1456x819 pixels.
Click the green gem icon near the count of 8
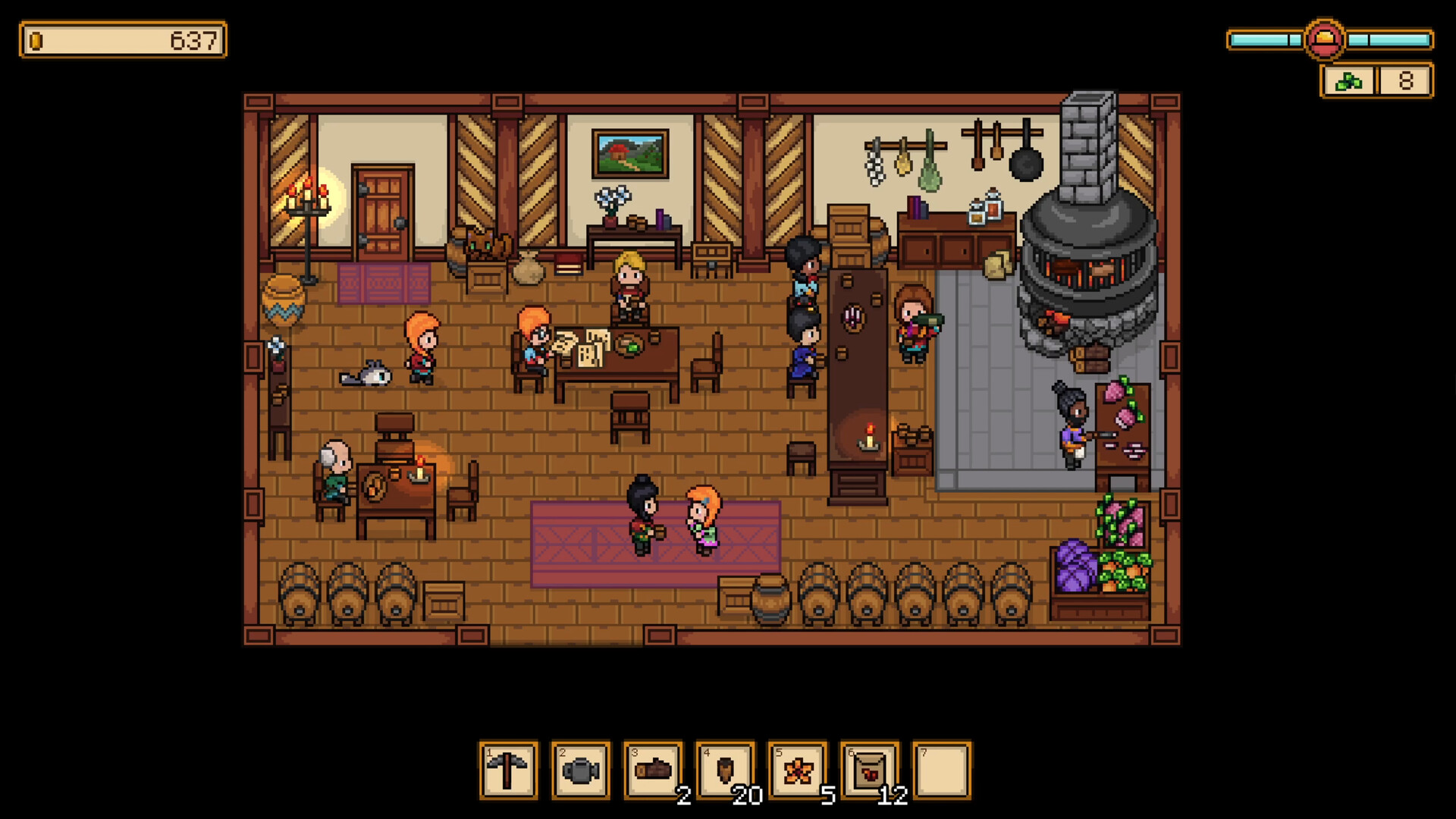(1348, 81)
